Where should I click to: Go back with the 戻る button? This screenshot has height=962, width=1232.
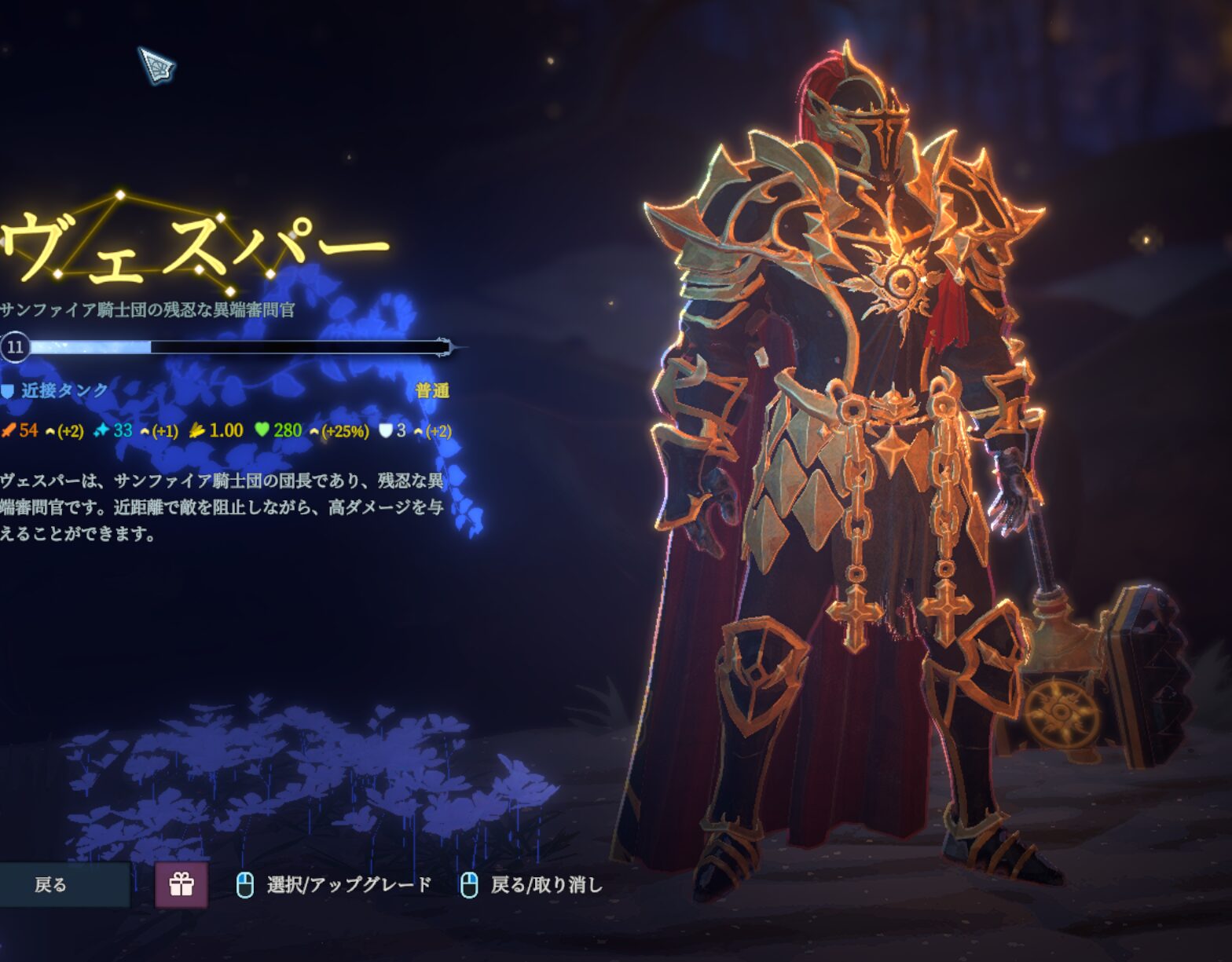tap(55, 885)
